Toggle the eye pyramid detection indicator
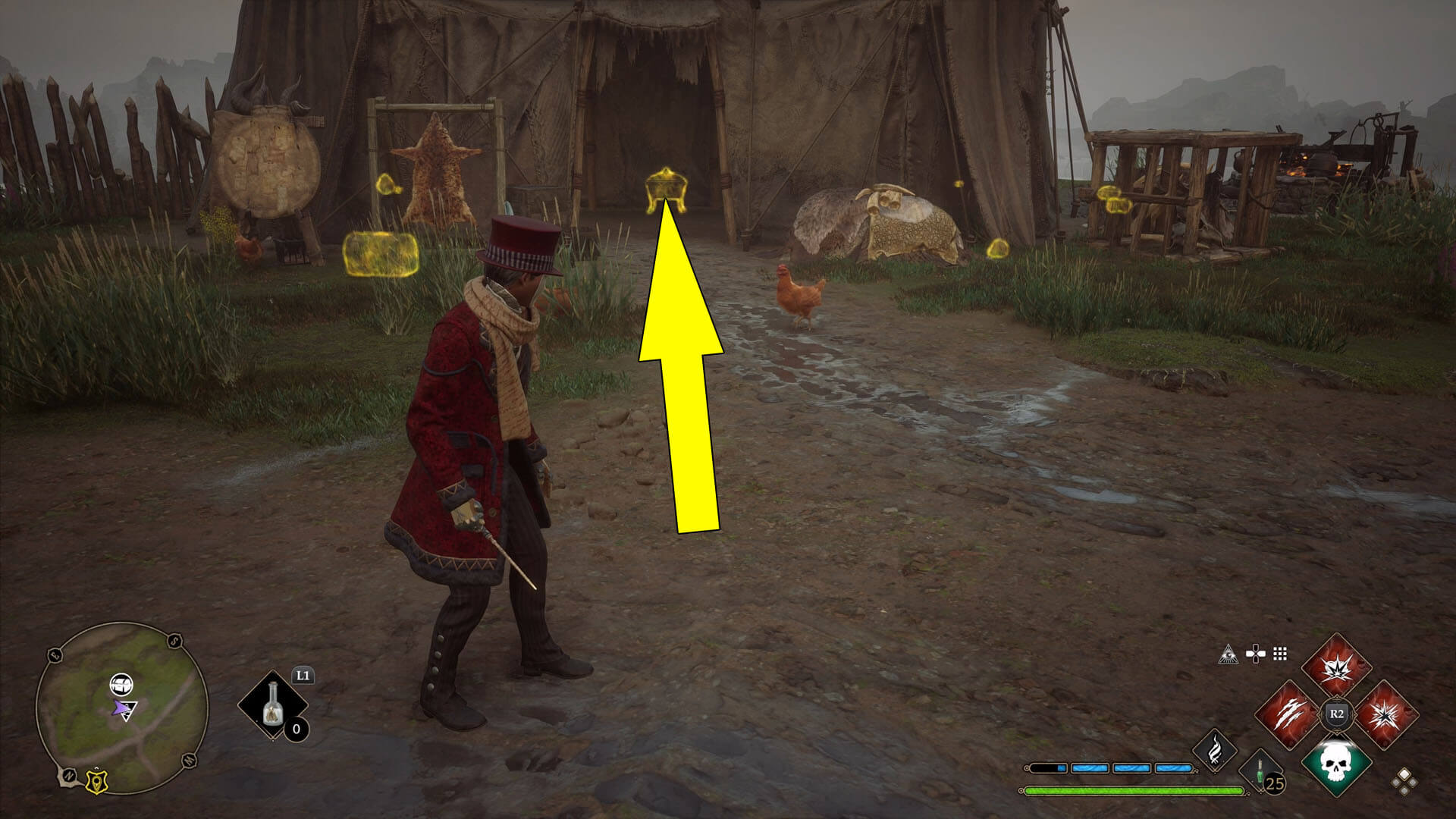Image resolution: width=1456 pixels, height=819 pixels. [x=1229, y=653]
